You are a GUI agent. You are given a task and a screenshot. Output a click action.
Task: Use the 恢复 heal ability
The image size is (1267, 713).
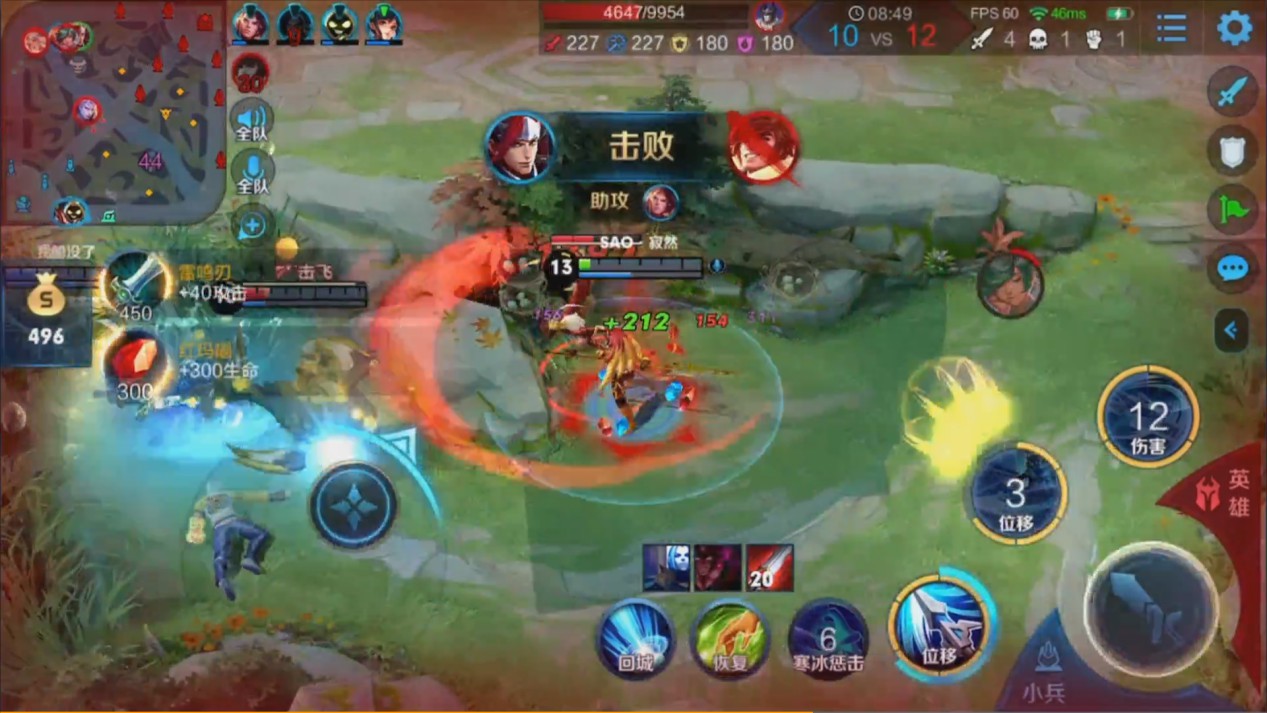[x=730, y=637]
